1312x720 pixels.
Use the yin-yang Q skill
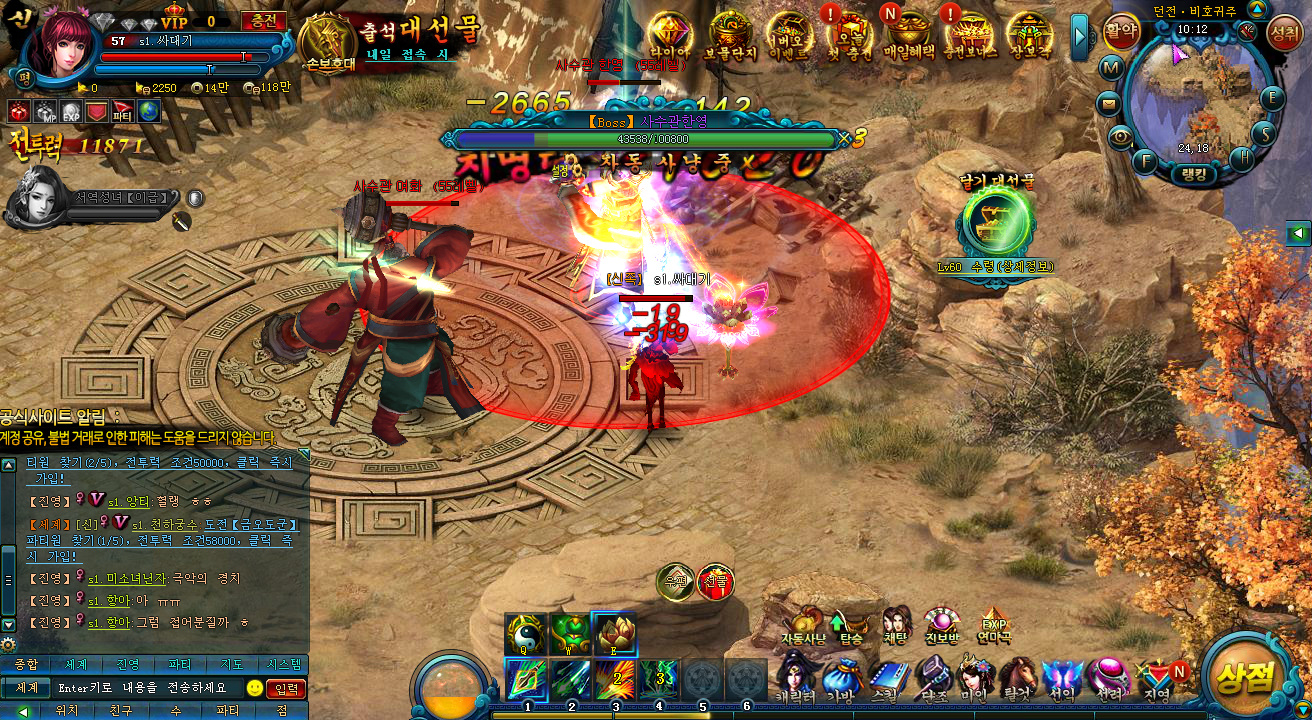[x=525, y=633]
